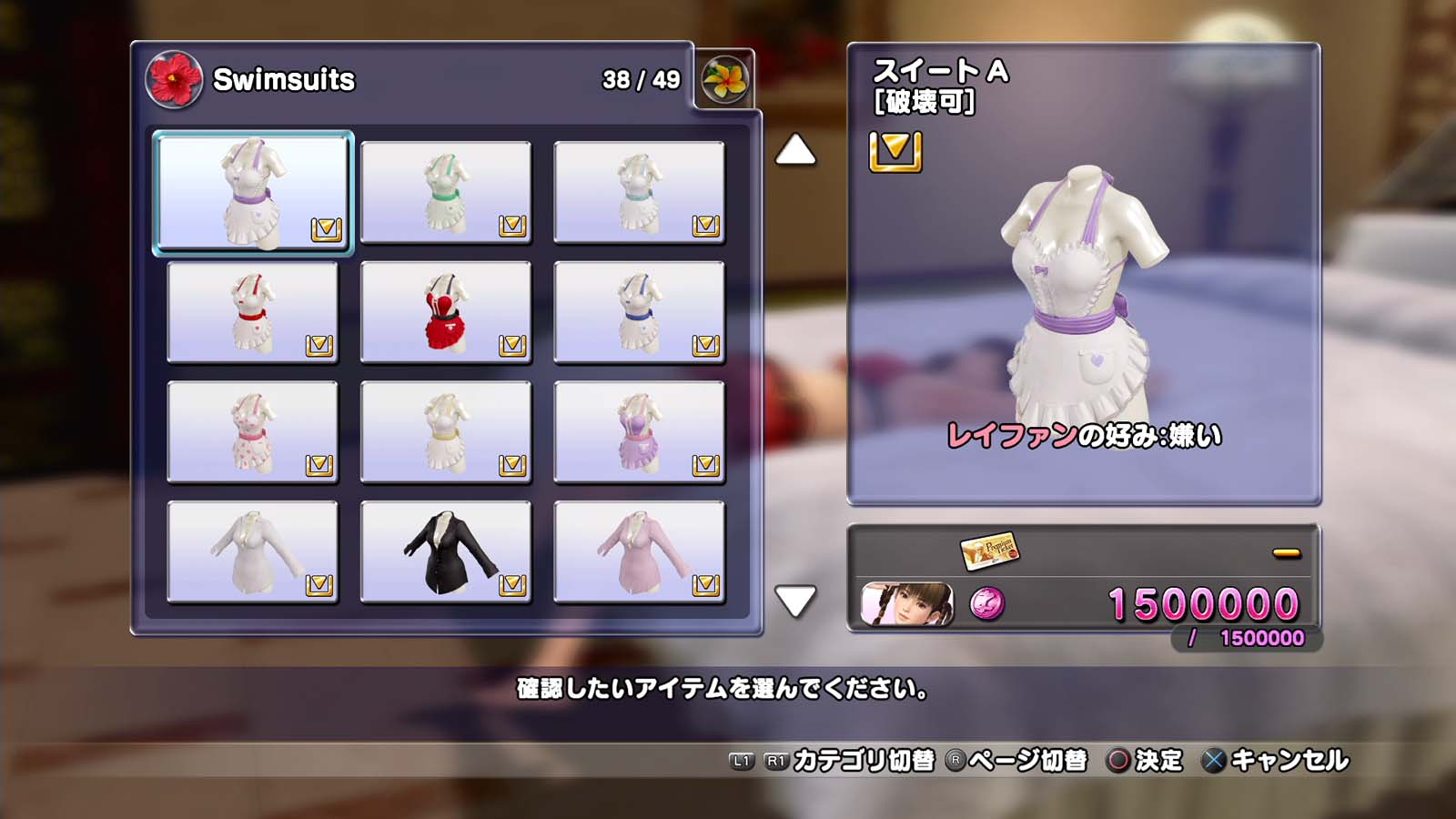Pick the pink polka dot apron
This screenshot has width=1456, height=819.
coord(253,432)
